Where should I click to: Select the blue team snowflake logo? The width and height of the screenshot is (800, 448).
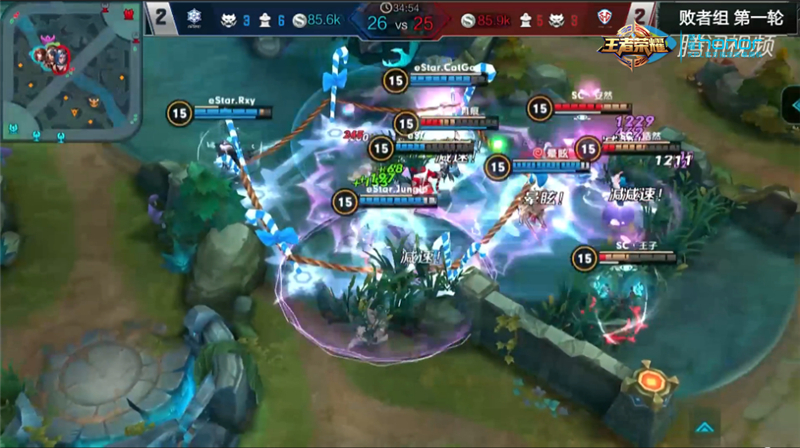[x=194, y=17]
